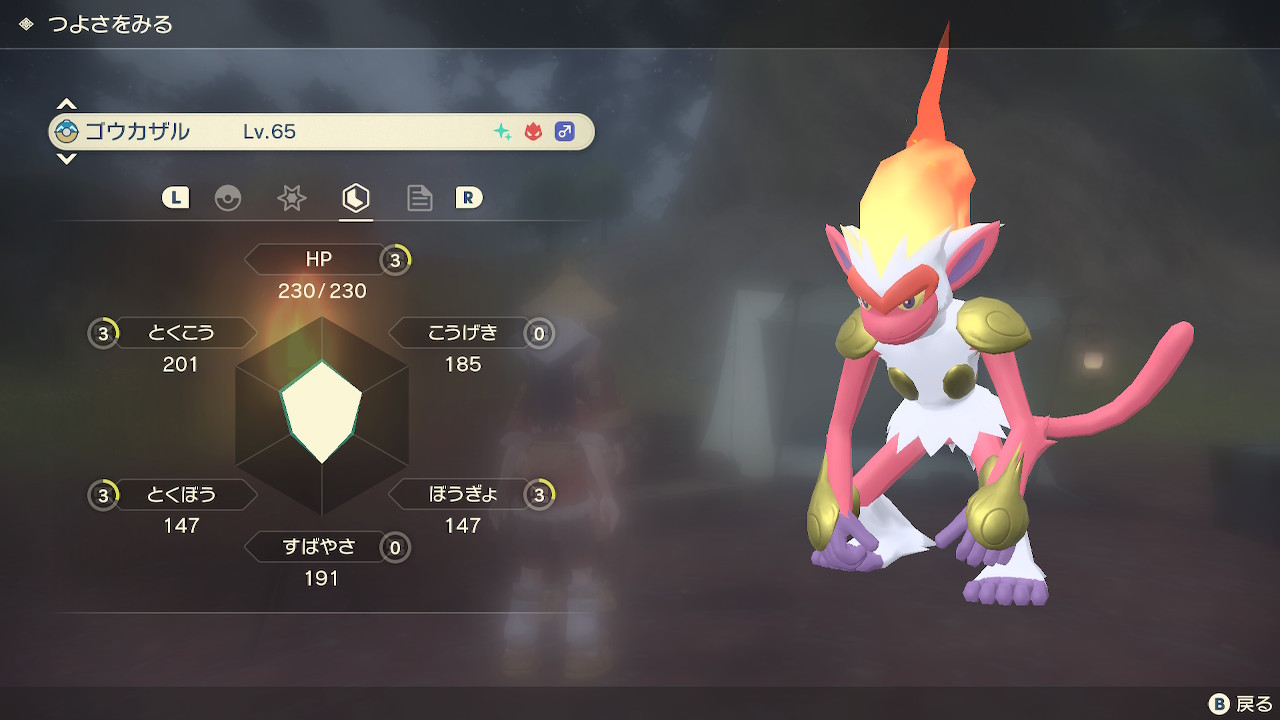Select the star-shaped effort levels tab icon
Screen dimensions: 1280x720
click(291, 198)
